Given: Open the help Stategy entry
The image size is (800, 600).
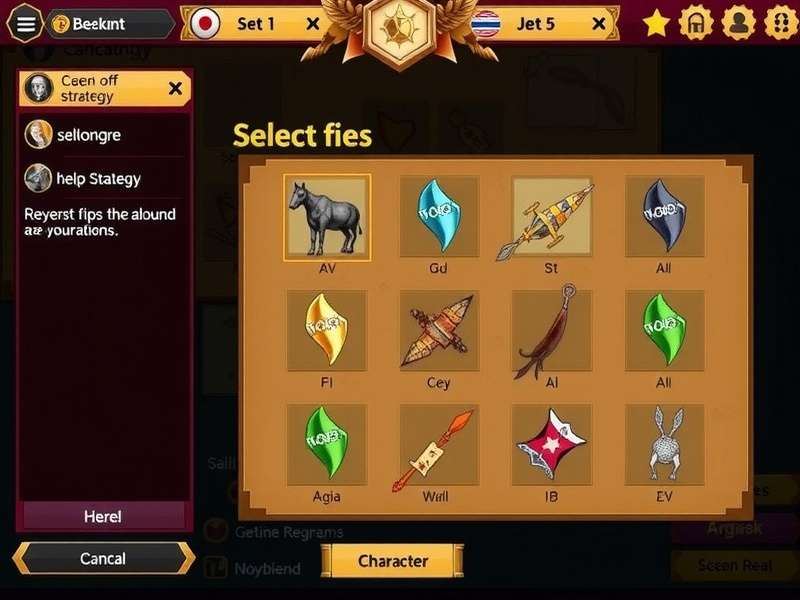Looking at the screenshot, I should pos(98,179).
